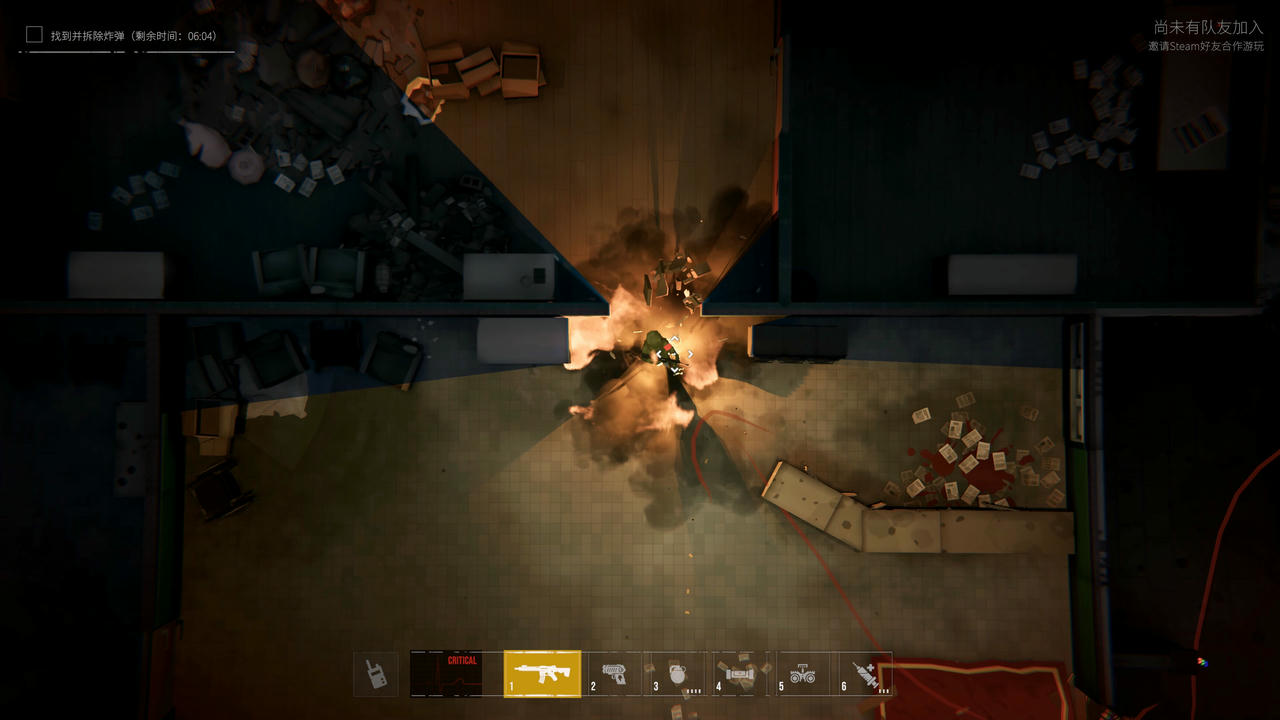Click the number 1 on the selected weapon slot
1280x720 pixels.
pos(511,685)
